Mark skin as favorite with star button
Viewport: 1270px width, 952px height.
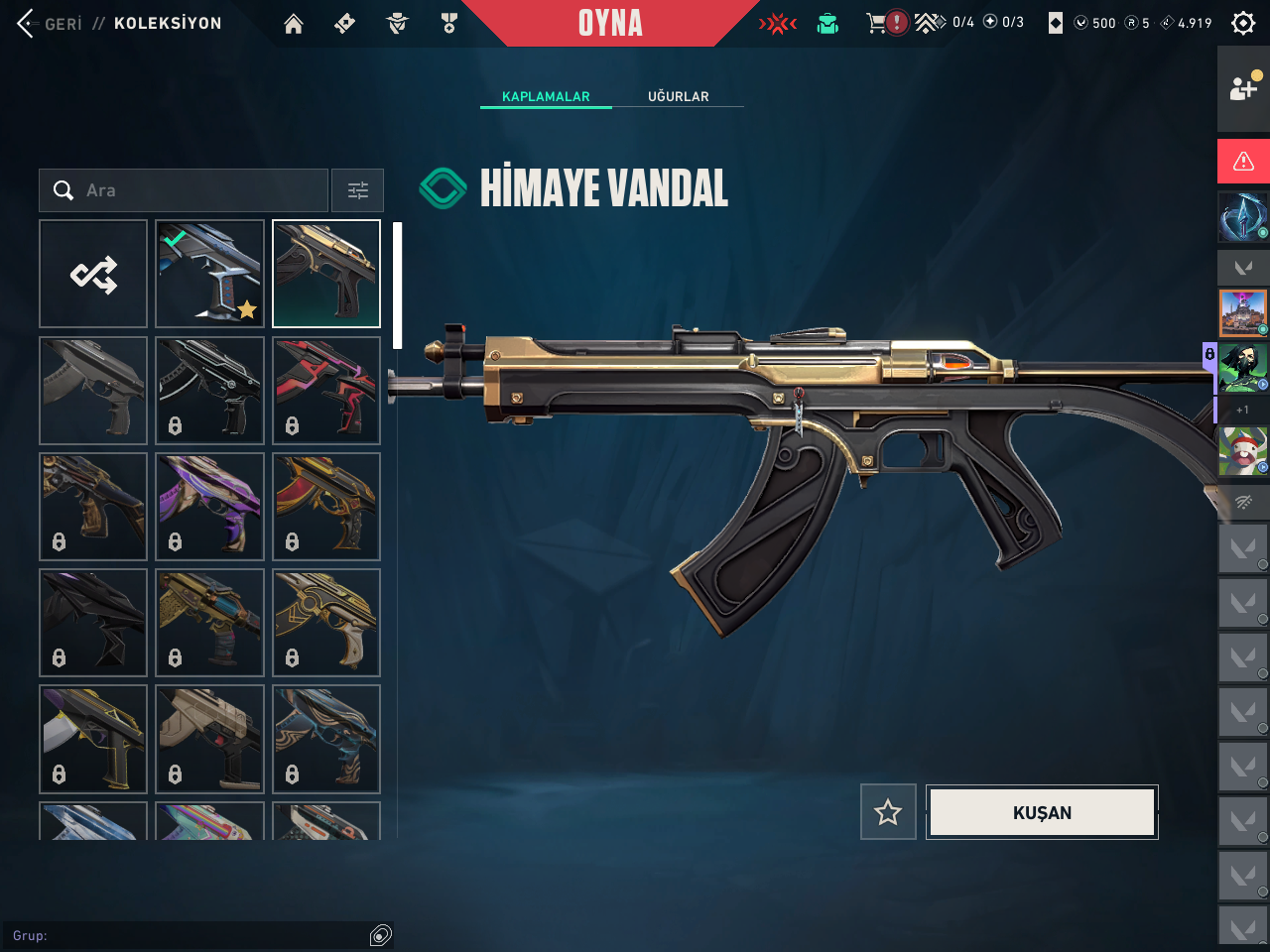(888, 812)
